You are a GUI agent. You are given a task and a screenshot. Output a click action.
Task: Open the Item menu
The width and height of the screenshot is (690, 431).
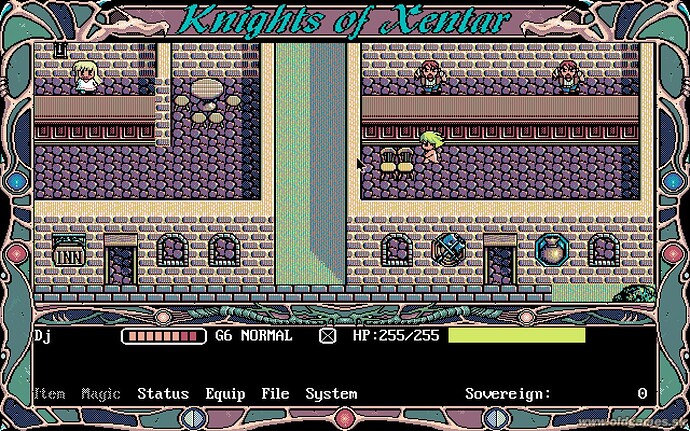point(49,394)
